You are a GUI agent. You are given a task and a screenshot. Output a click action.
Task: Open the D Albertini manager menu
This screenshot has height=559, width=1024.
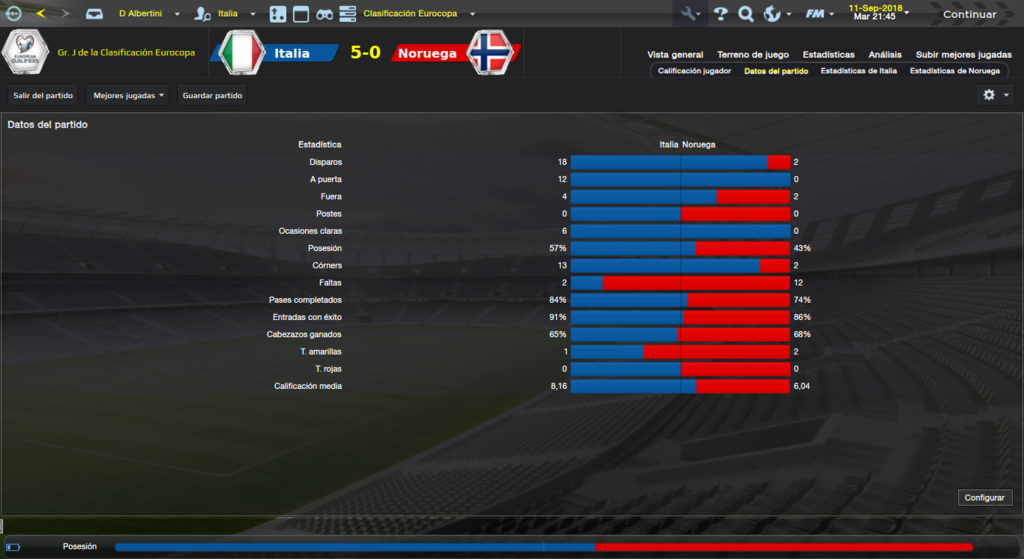point(148,14)
